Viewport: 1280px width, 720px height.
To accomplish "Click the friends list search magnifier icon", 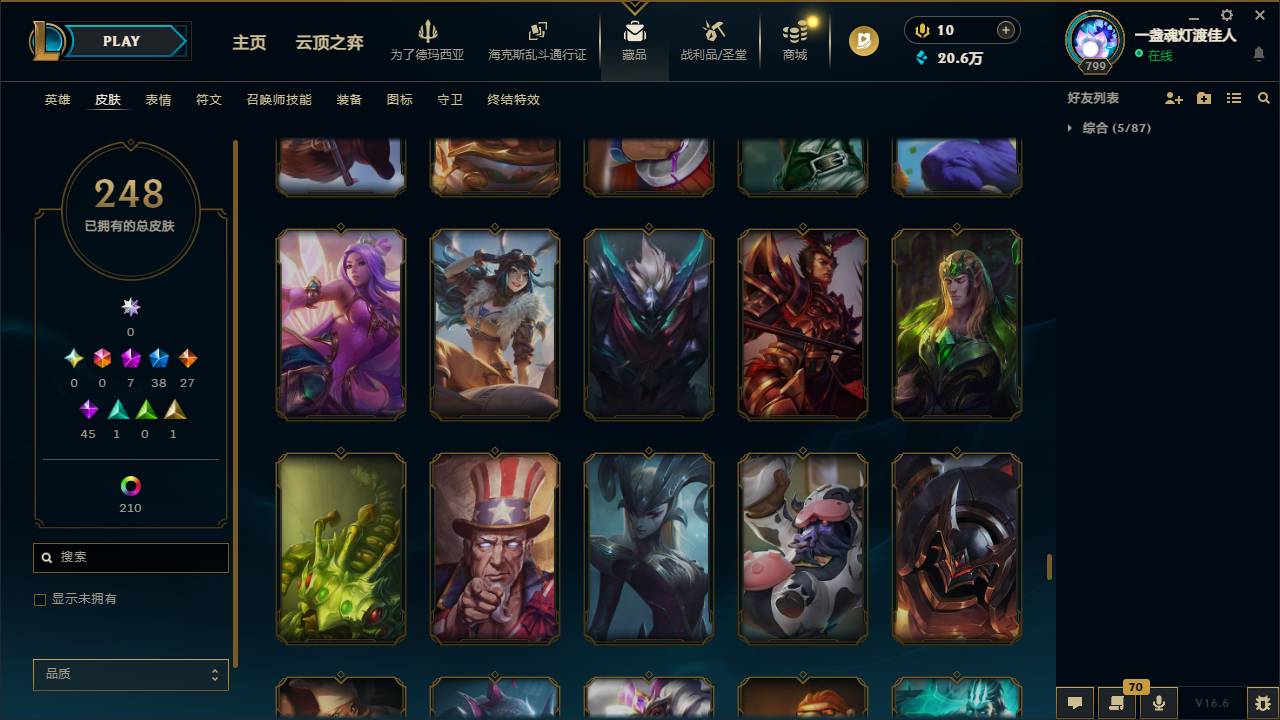I will tap(1263, 97).
